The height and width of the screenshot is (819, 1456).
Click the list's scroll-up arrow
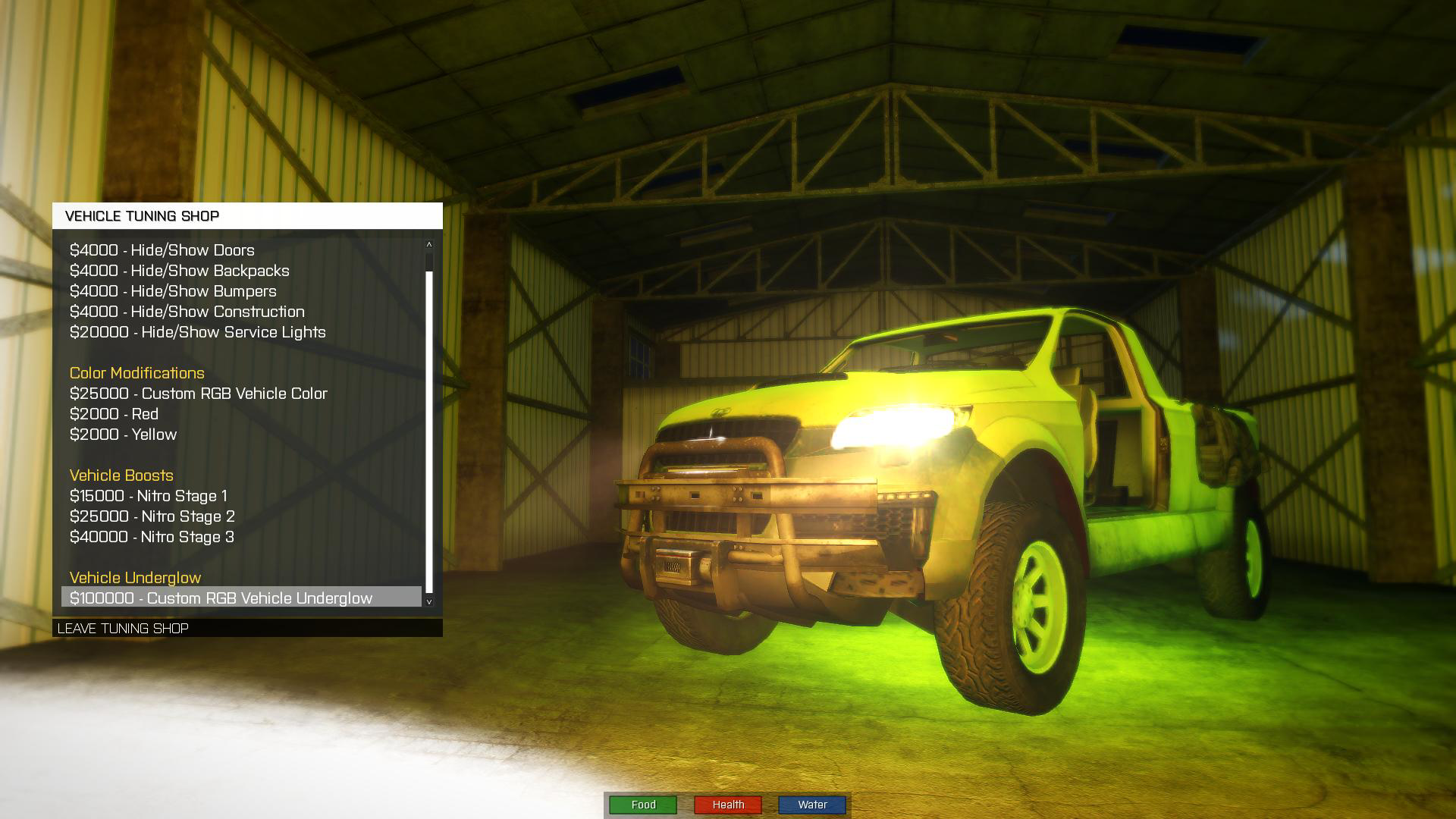coord(429,244)
